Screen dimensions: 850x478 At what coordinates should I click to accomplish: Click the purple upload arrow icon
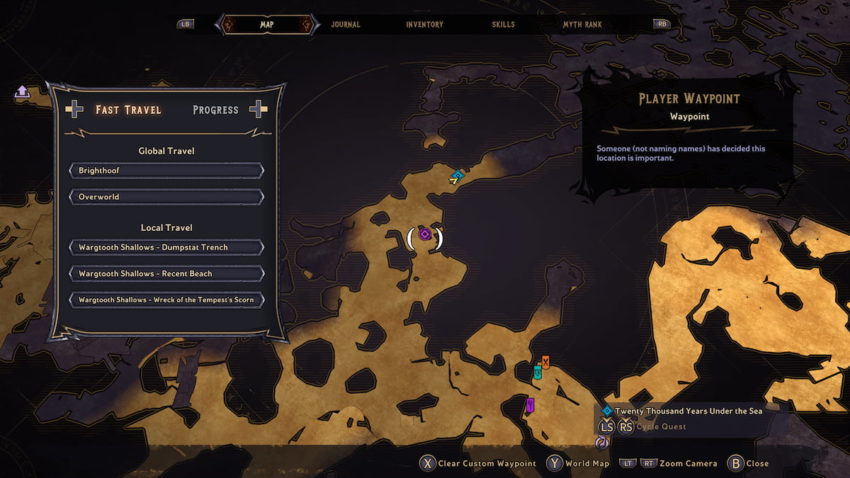22,92
